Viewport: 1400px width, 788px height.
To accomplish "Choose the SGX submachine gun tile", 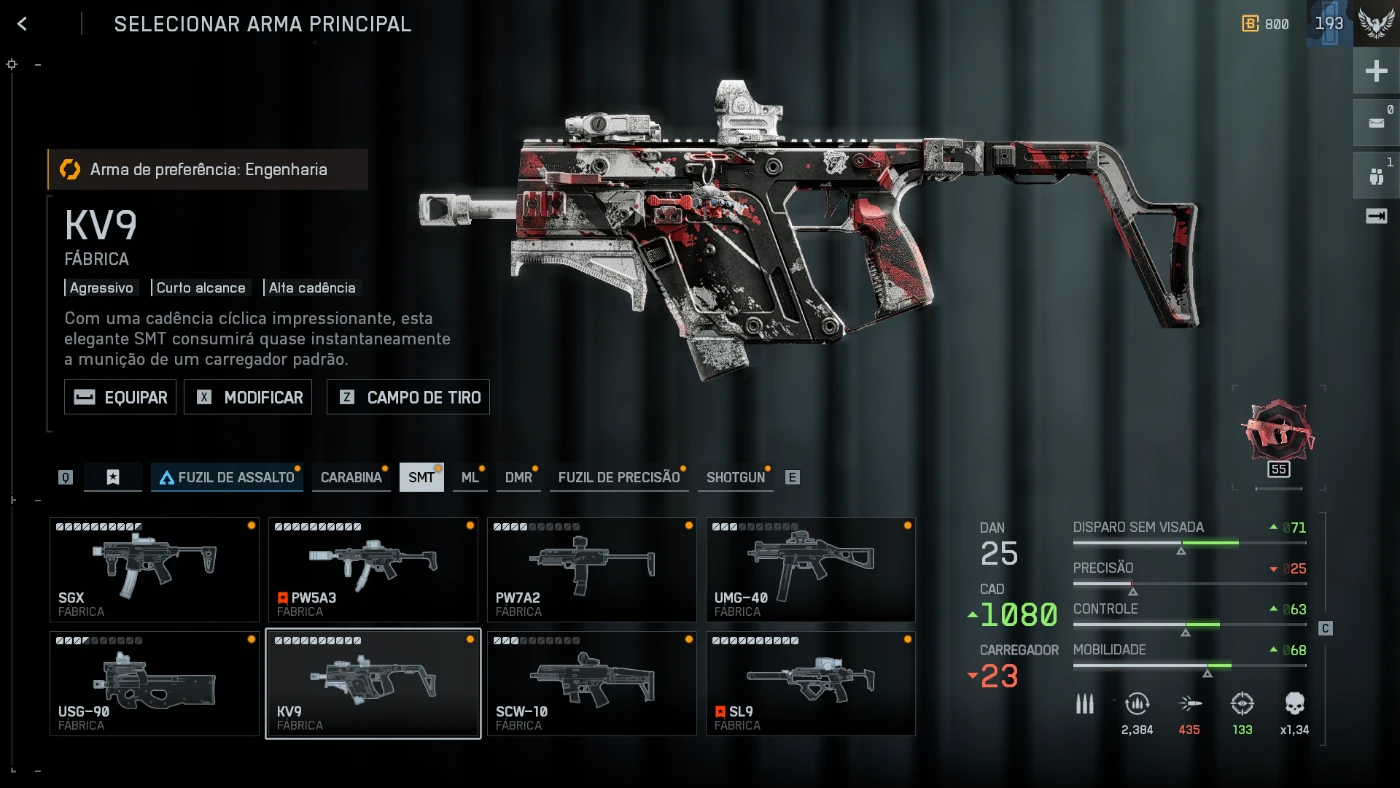I will tap(154, 569).
